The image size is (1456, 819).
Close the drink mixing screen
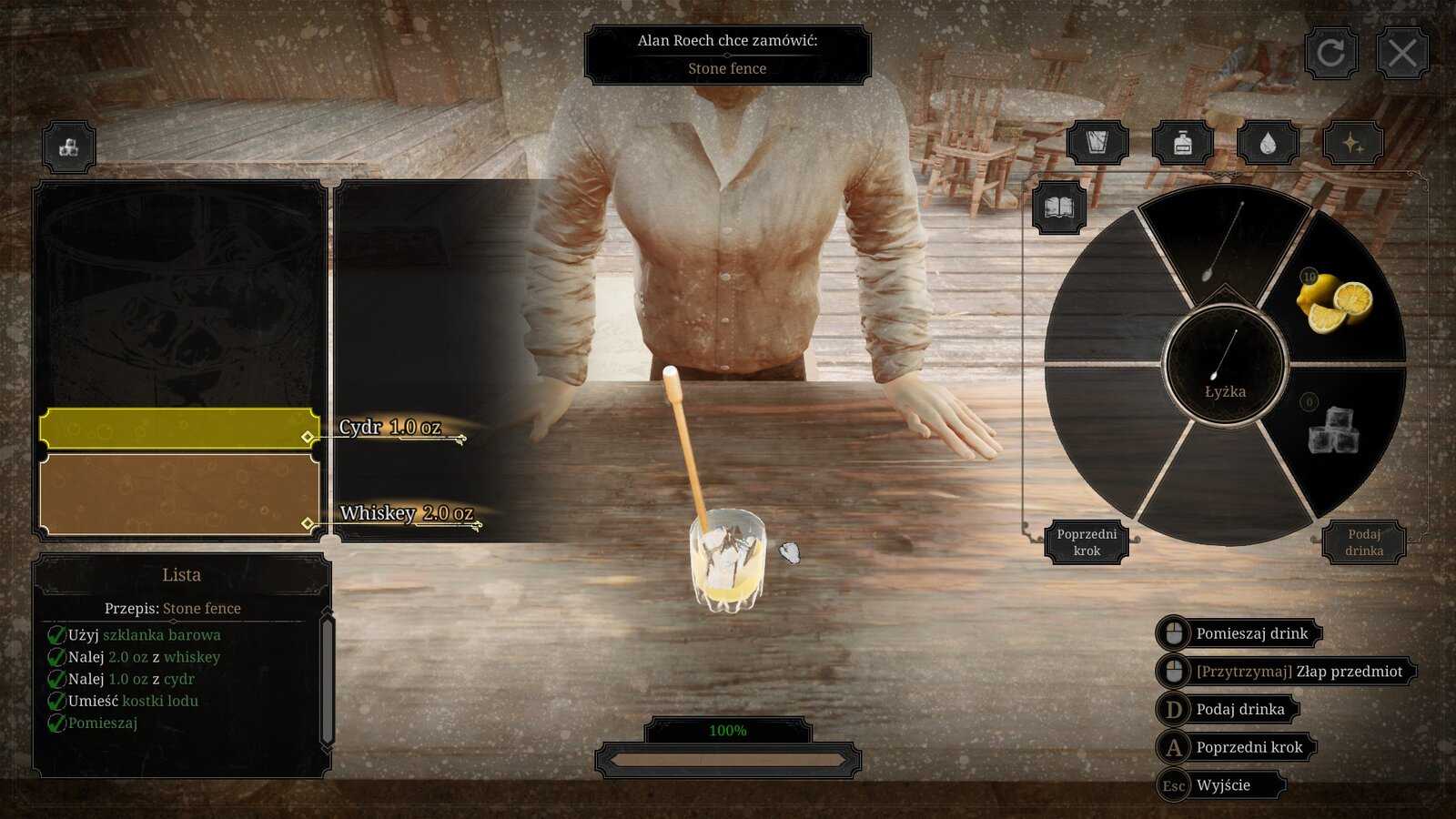click(1401, 54)
